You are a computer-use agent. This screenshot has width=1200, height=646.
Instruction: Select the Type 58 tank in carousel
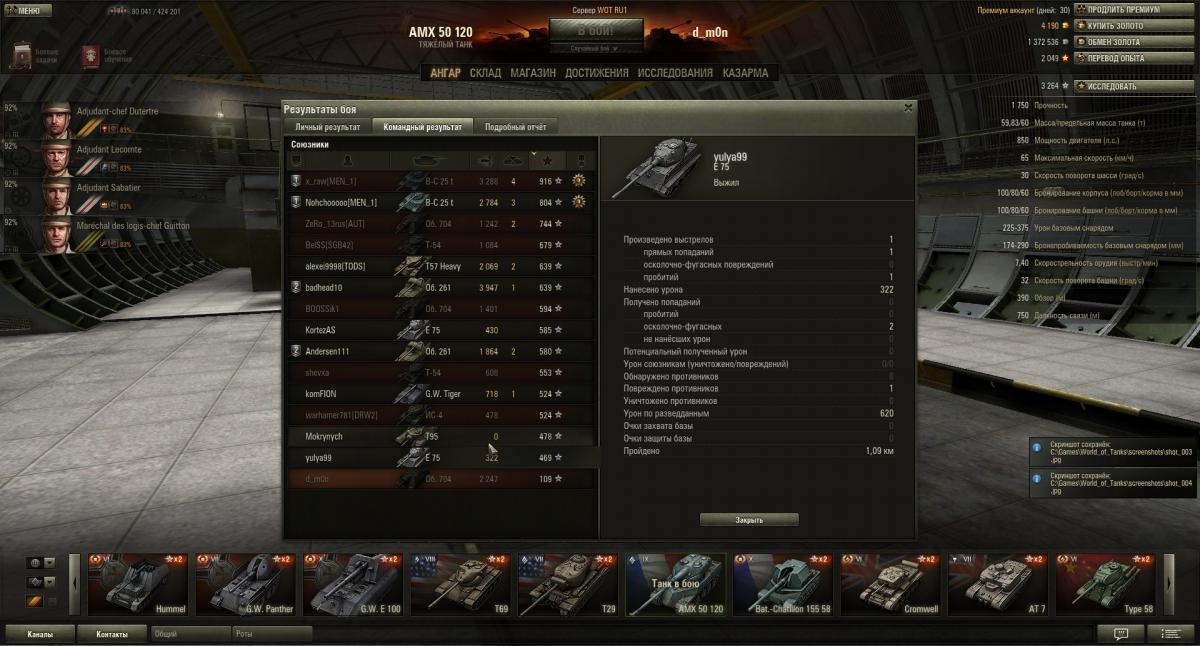1105,584
